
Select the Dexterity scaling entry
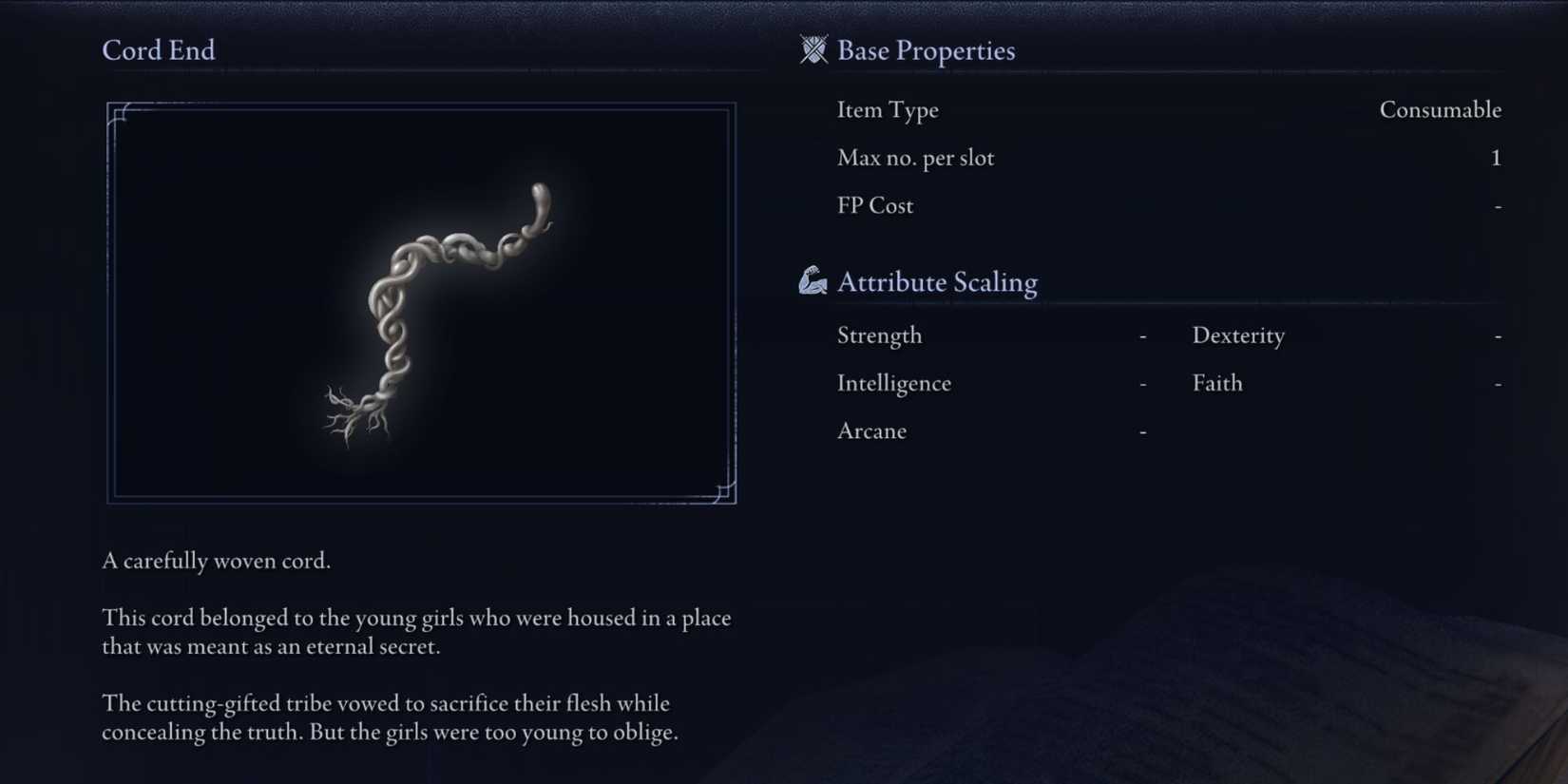coord(1237,335)
